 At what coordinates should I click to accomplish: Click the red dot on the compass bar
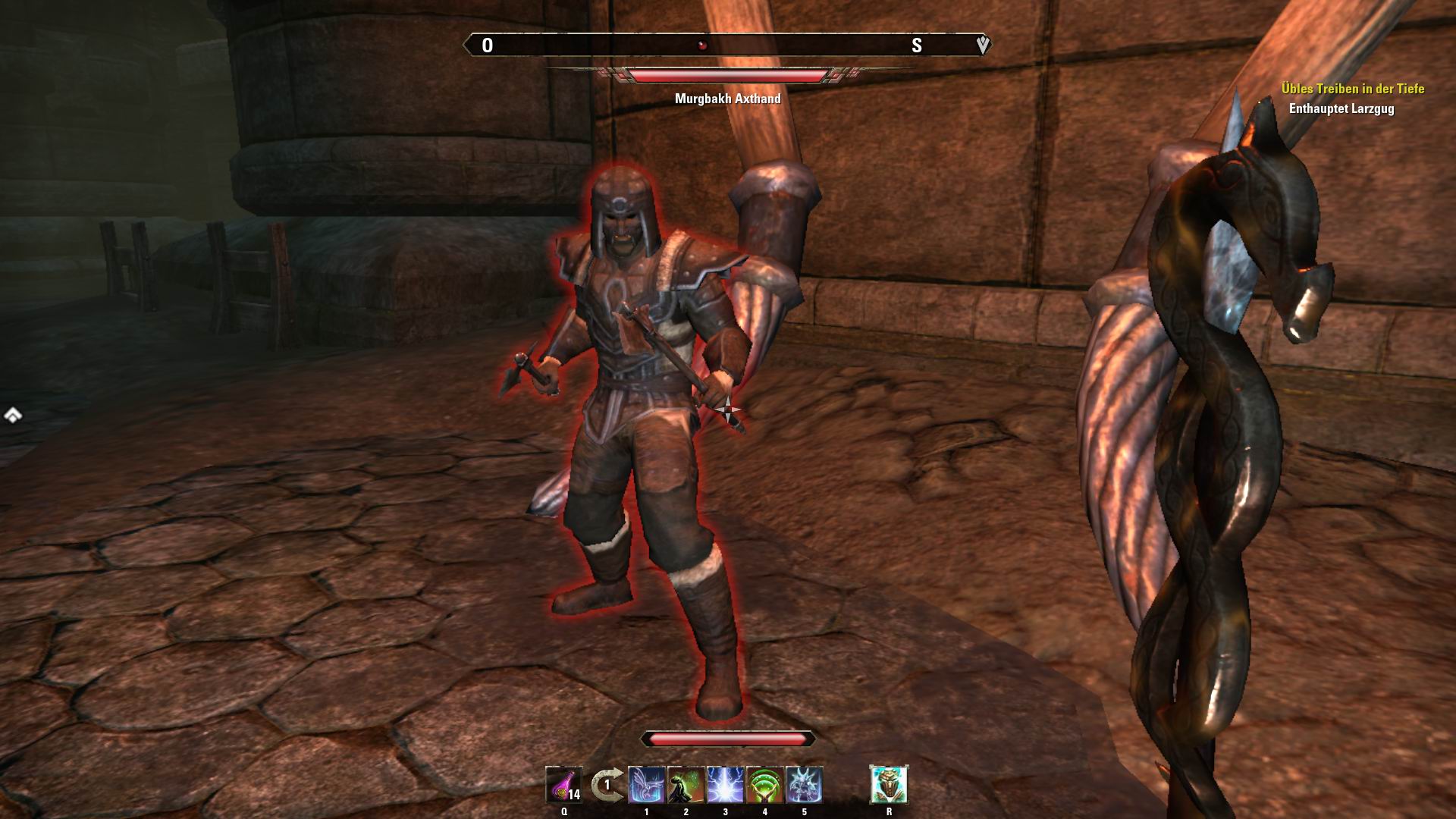click(x=701, y=44)
